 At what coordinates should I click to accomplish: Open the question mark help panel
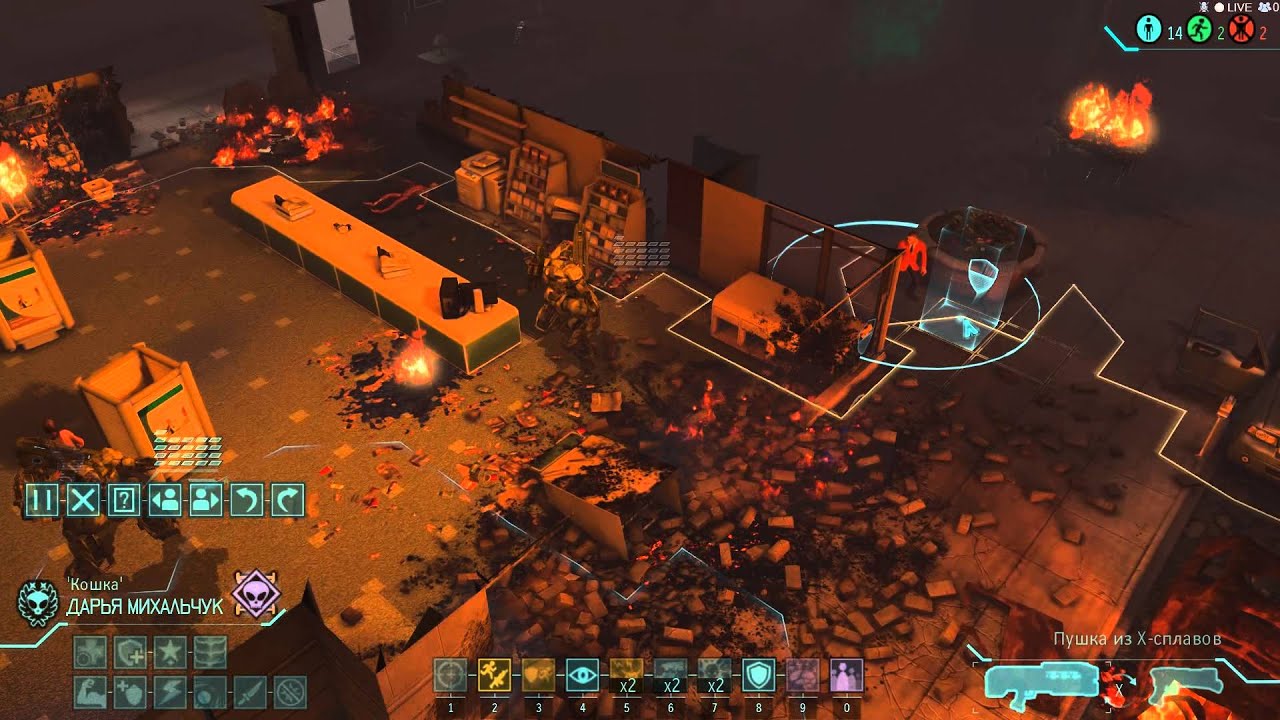123,498
